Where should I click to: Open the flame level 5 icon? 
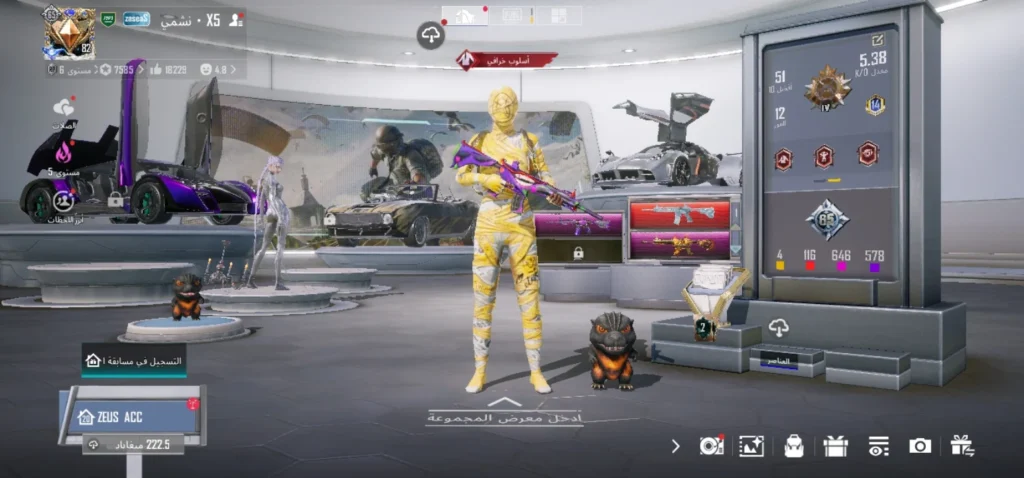tap(64, 154)
